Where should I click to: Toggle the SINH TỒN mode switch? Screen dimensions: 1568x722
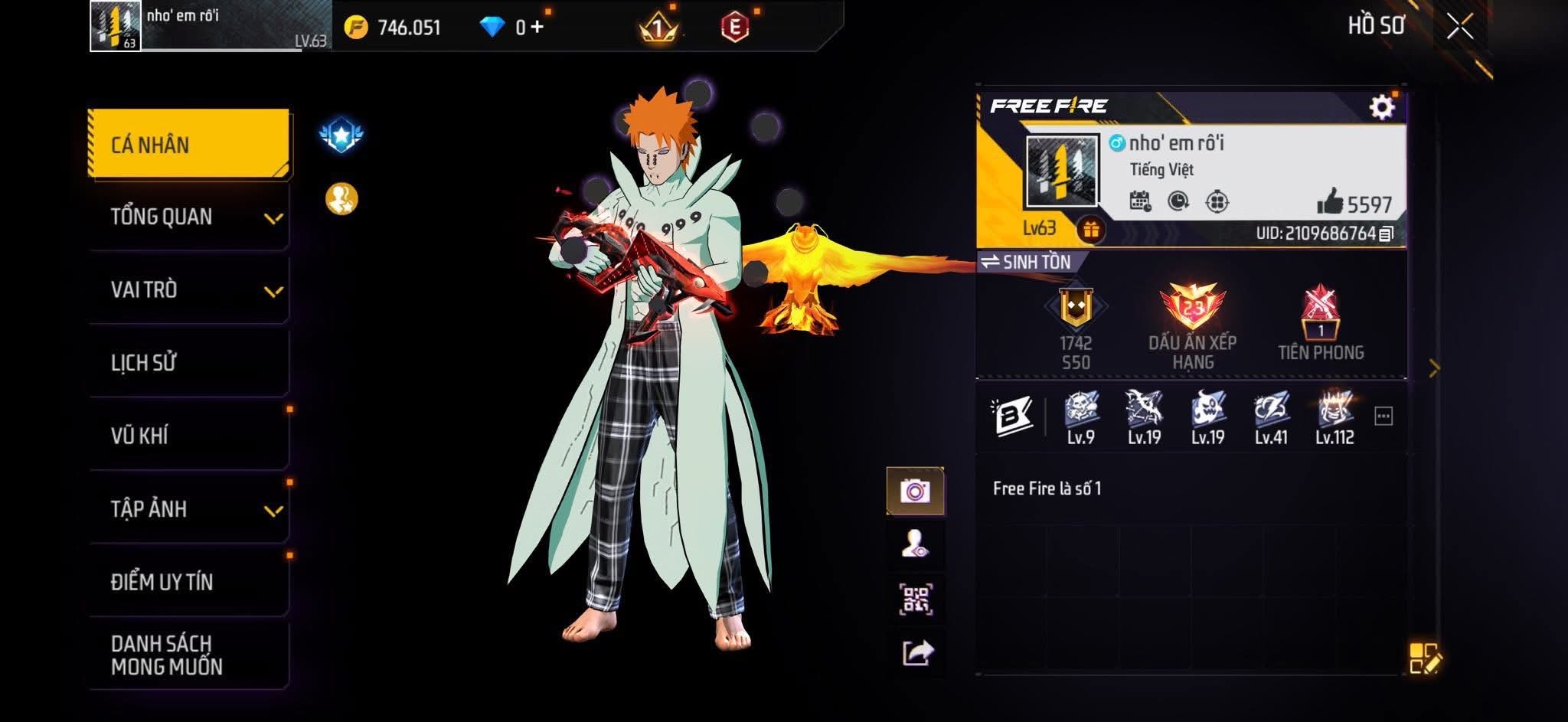1028,262
